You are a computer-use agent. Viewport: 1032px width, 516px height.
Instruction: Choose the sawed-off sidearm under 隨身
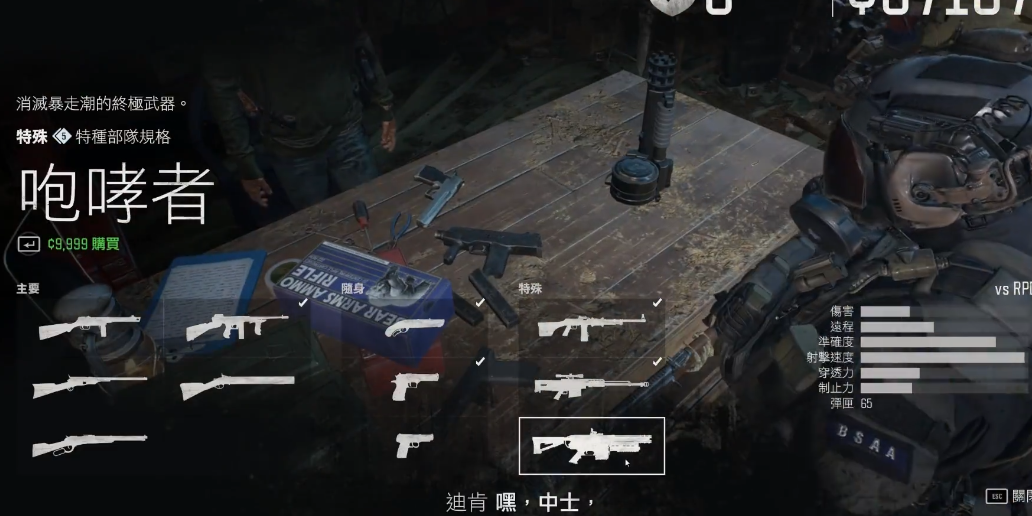(408, 325)
